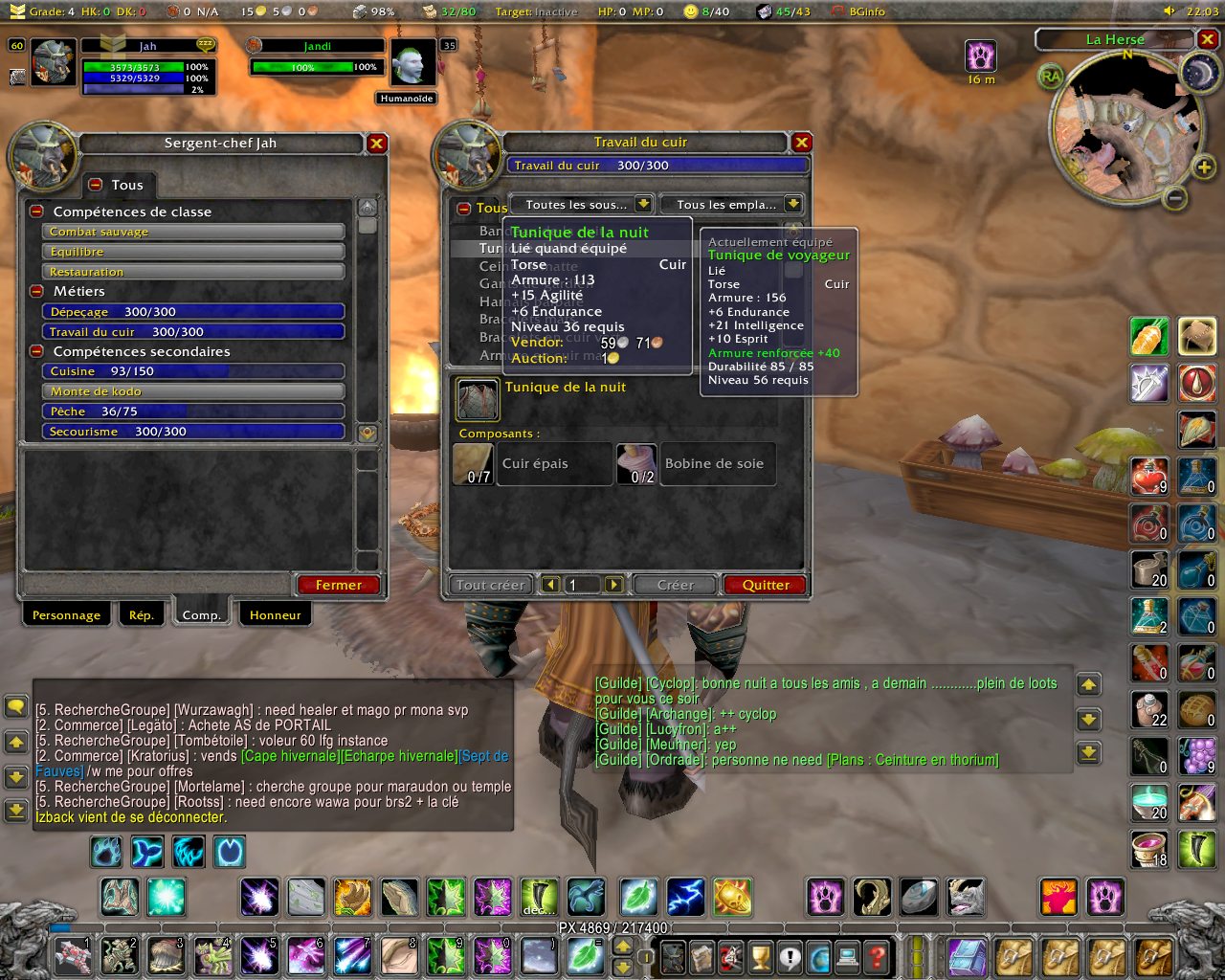Collapse the Compétences de classe section
1225x980 pixels.
click(36, 212)
